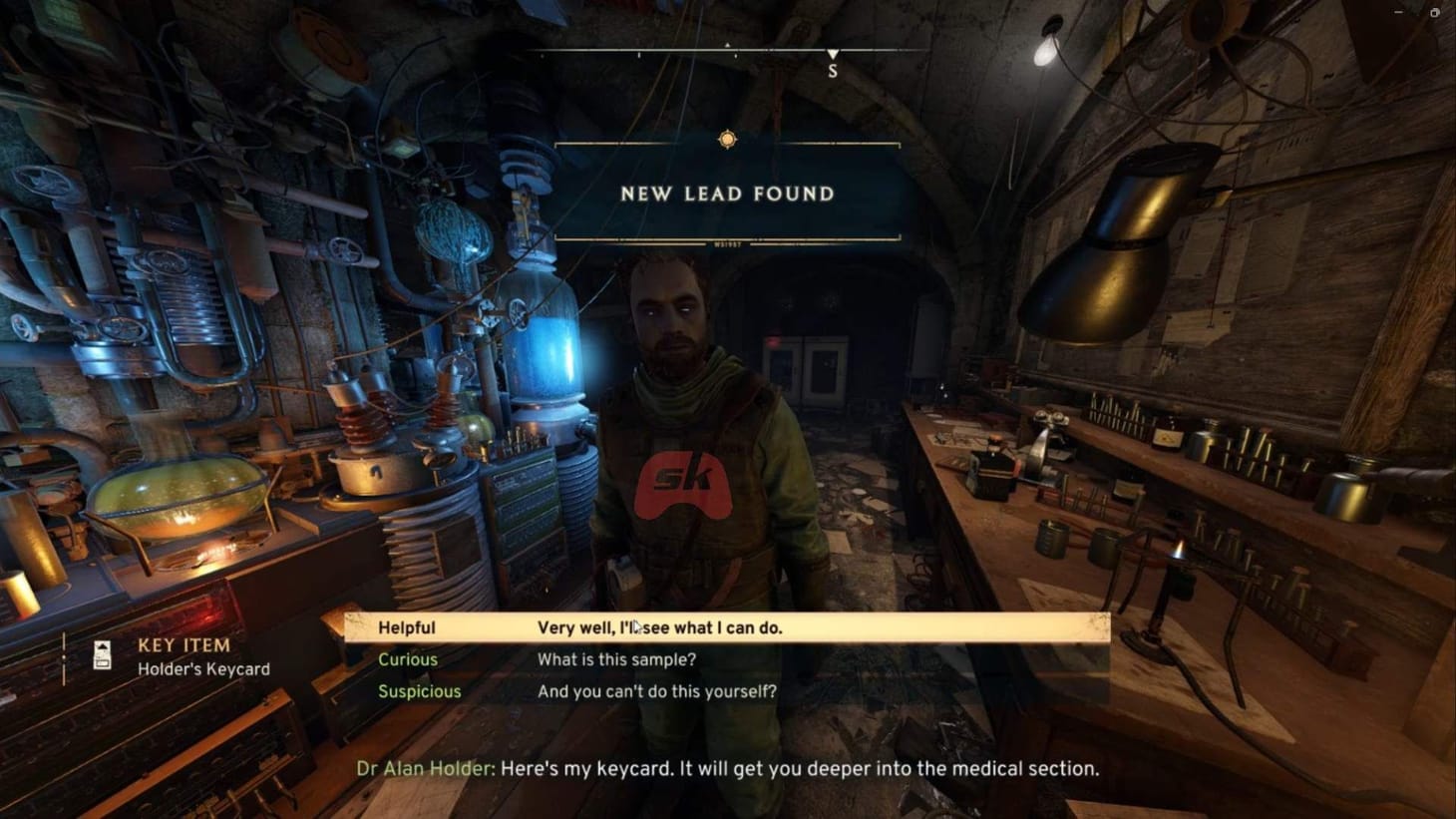Image resolution: width=1456 pixels, height=819 pixels.
Task: Click Dr Alan Holder's name in the subtitle
Action: 425,769
